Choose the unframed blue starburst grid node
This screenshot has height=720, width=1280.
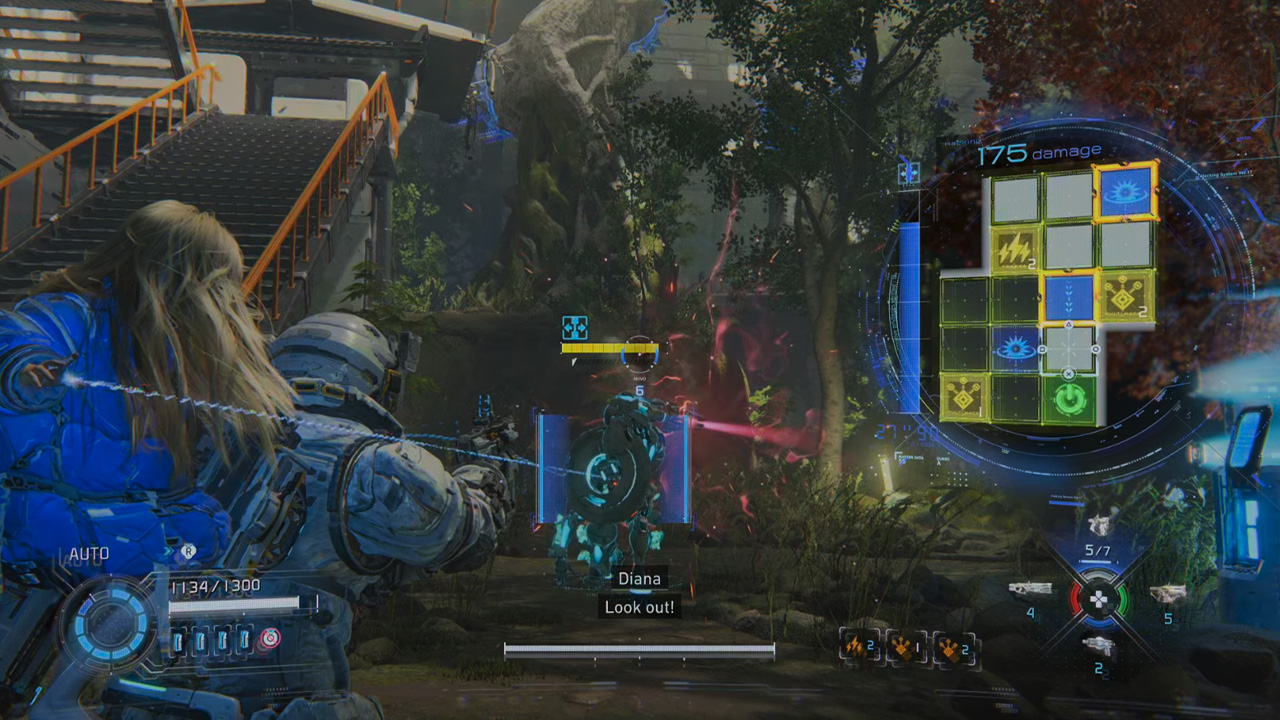(1015, 349)
